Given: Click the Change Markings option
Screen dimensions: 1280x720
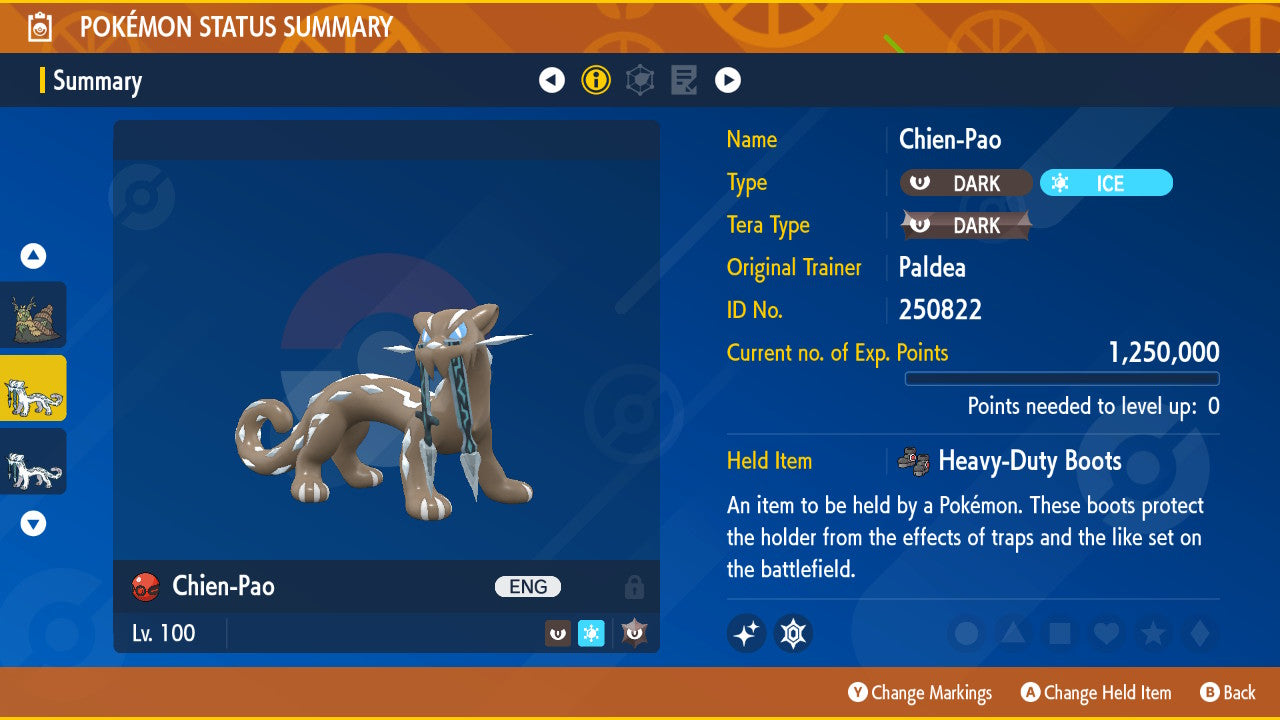Looking at the screenshot, I should (x=920, y=692).
